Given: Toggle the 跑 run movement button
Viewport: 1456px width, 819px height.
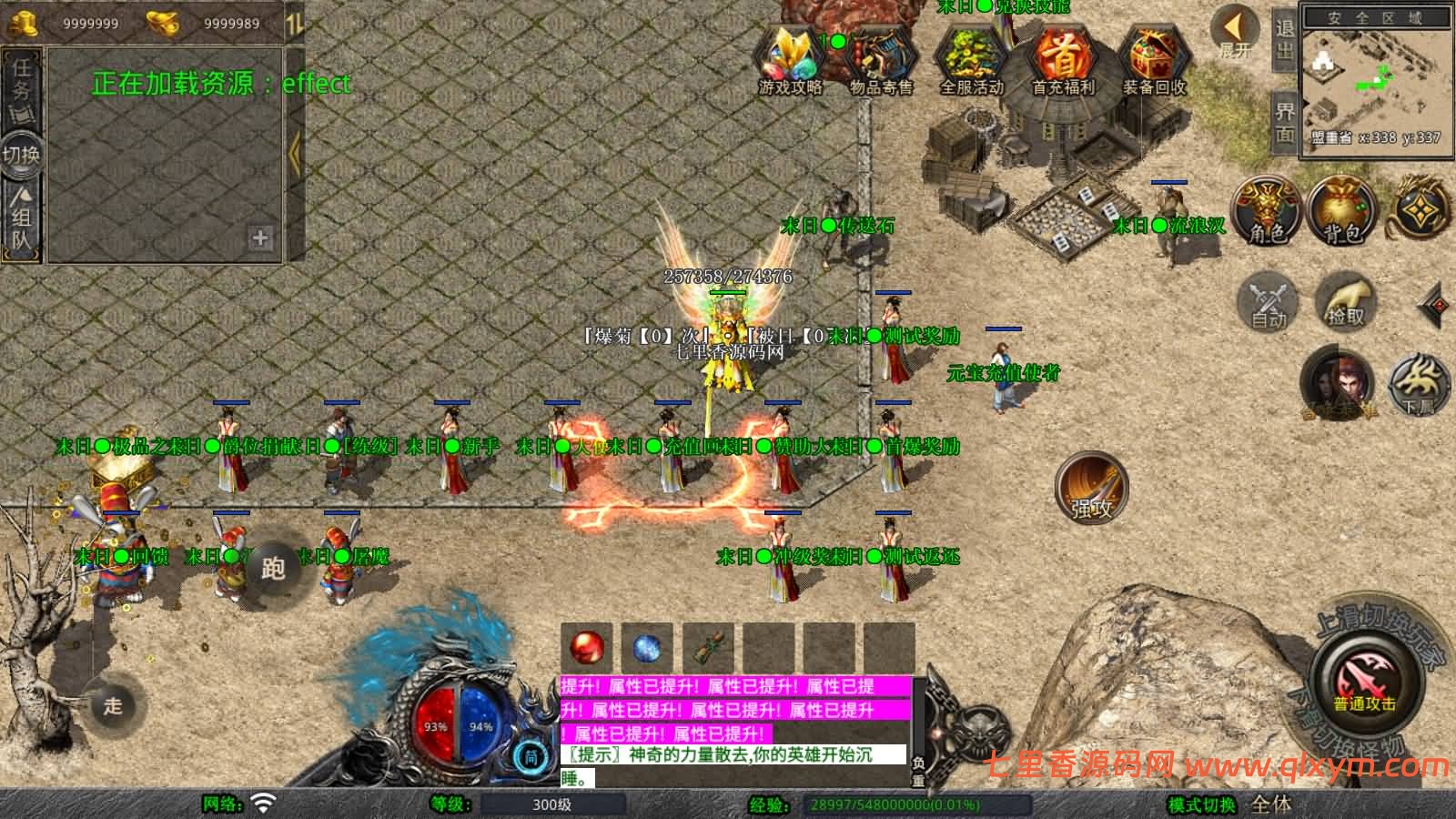Looking at the screenshot, I should tap(273, 569).
